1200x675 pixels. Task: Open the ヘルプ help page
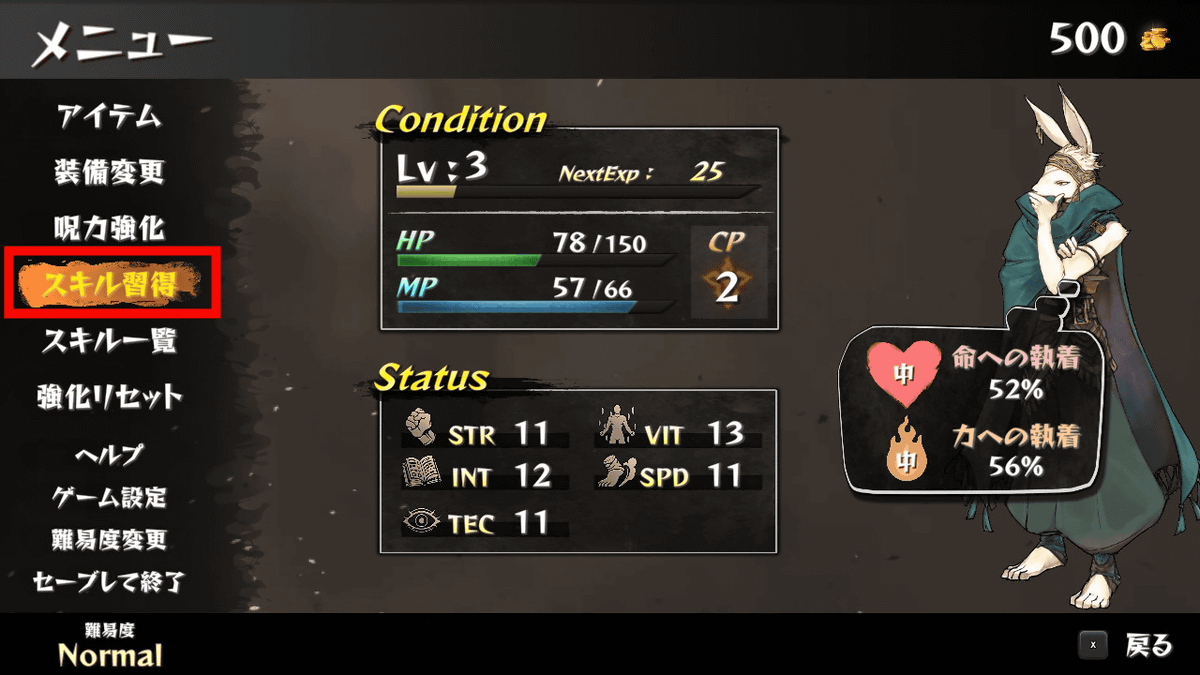[109, 454]
